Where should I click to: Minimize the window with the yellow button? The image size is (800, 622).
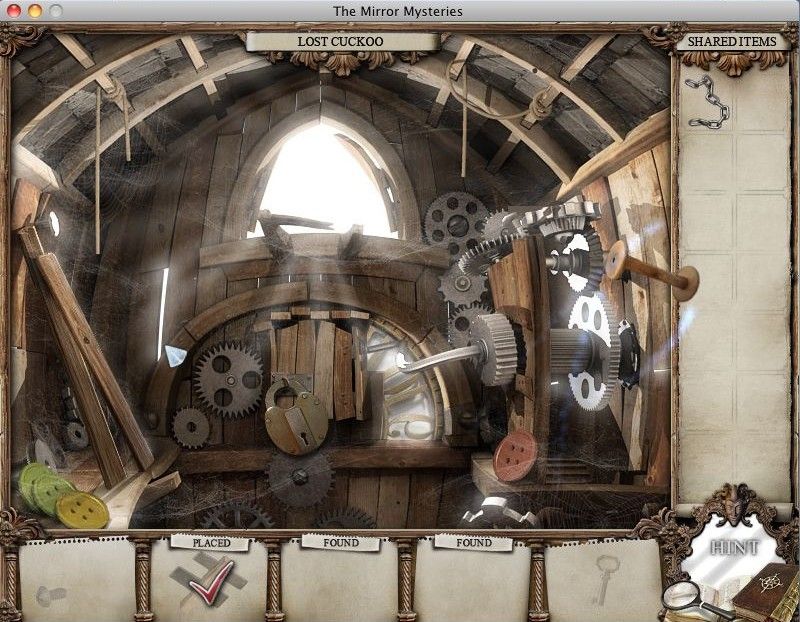tap(33, 11)
